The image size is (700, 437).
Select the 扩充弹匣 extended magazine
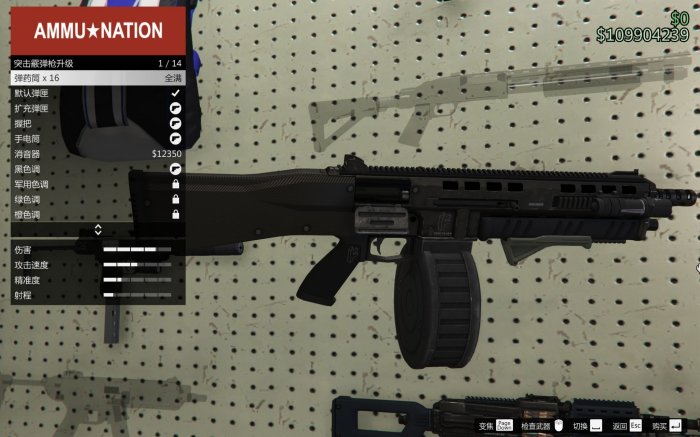click(97, 108)
